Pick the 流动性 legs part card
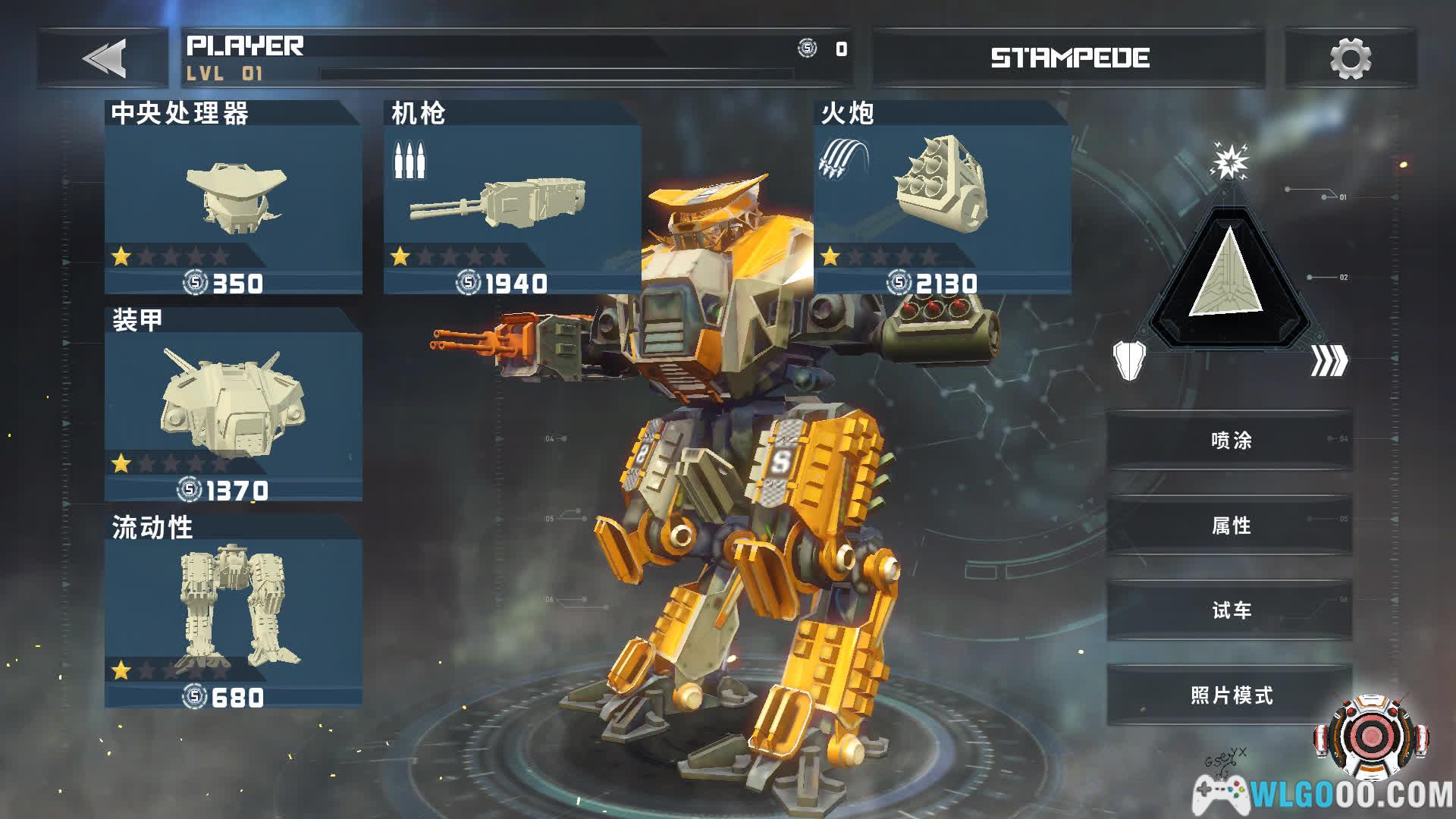The height and width of the screenshot is (819, 1456). click(233, 613)
